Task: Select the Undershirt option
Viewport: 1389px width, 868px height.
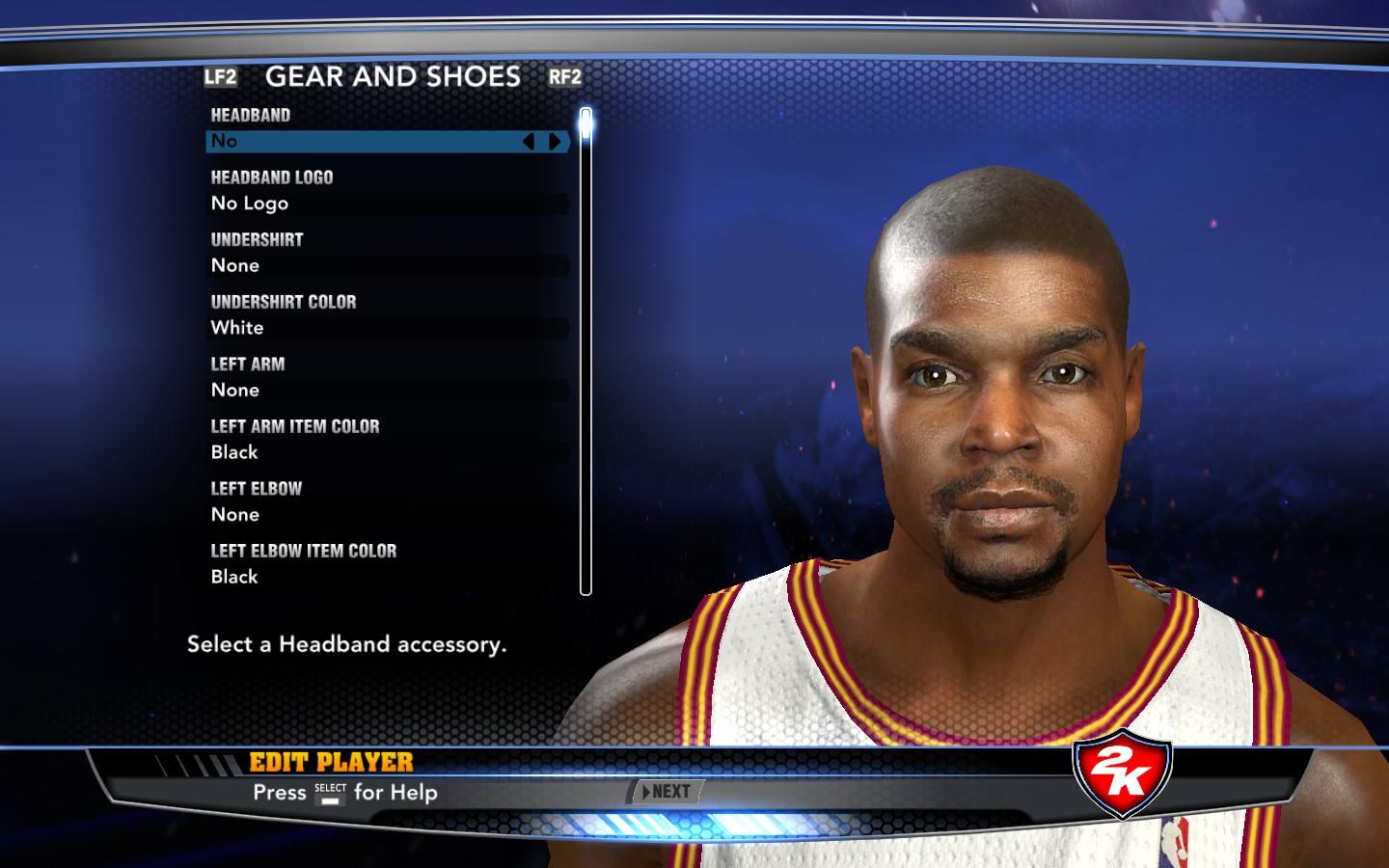Action: click(388, 265)
